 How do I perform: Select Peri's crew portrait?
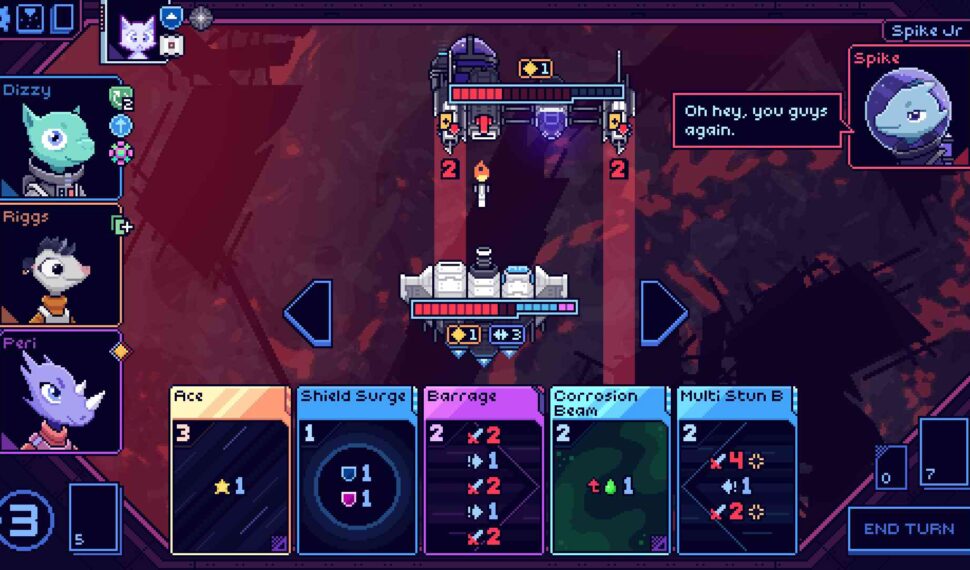(x=60, y=392)
